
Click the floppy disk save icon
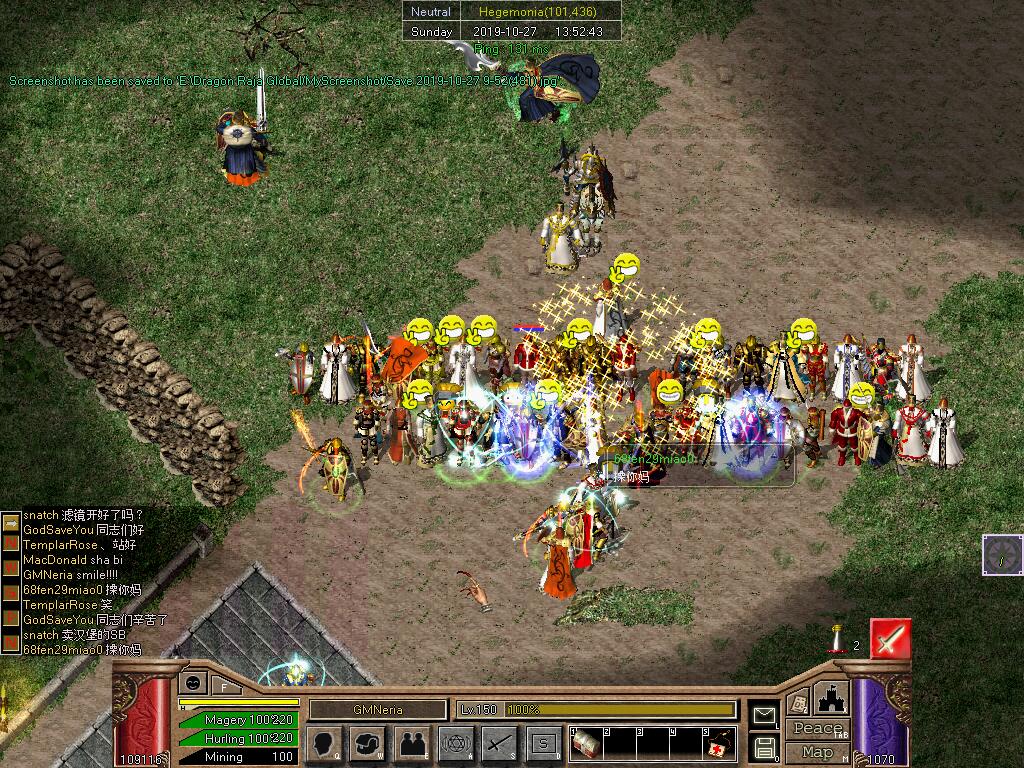pyautogui.click(x=765, y=746)
